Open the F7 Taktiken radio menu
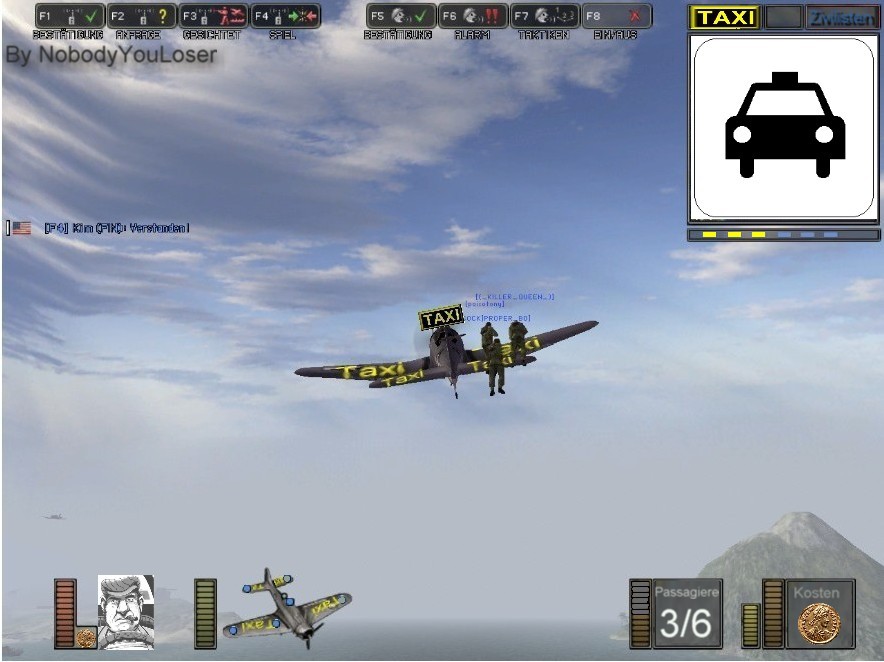The image size is (884, 662). tap(544, 16)
